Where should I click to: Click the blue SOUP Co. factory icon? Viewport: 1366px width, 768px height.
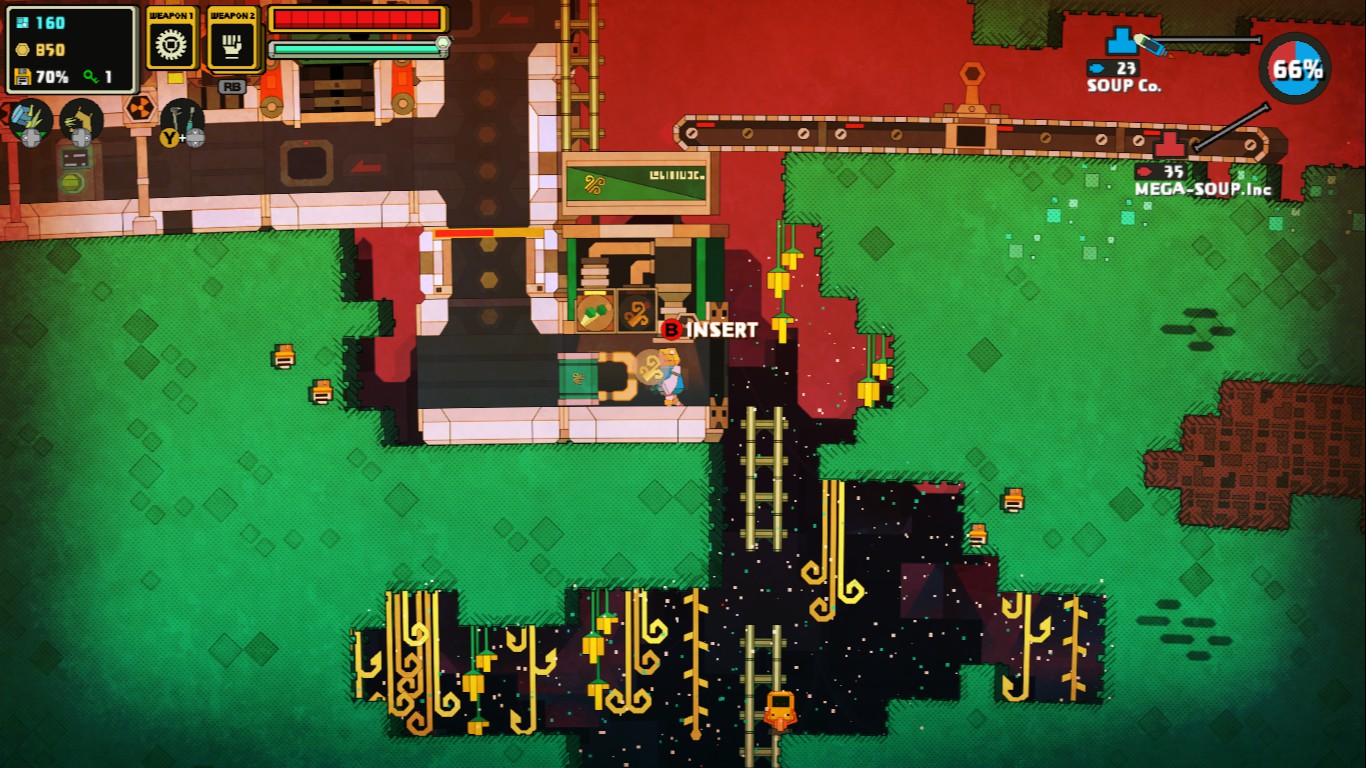point(1122,42)
